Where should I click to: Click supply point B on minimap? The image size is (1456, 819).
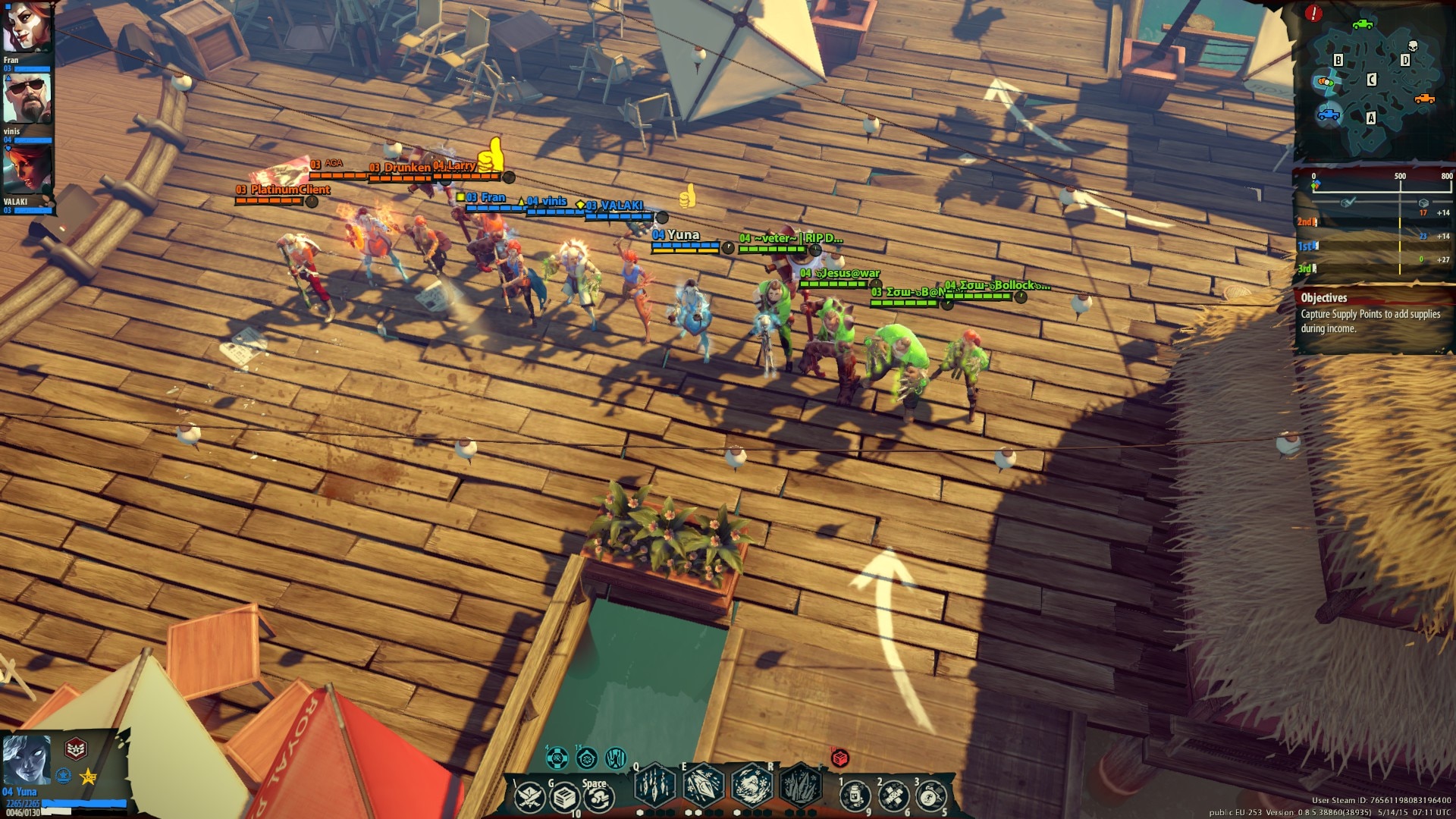click(1338, 60)
